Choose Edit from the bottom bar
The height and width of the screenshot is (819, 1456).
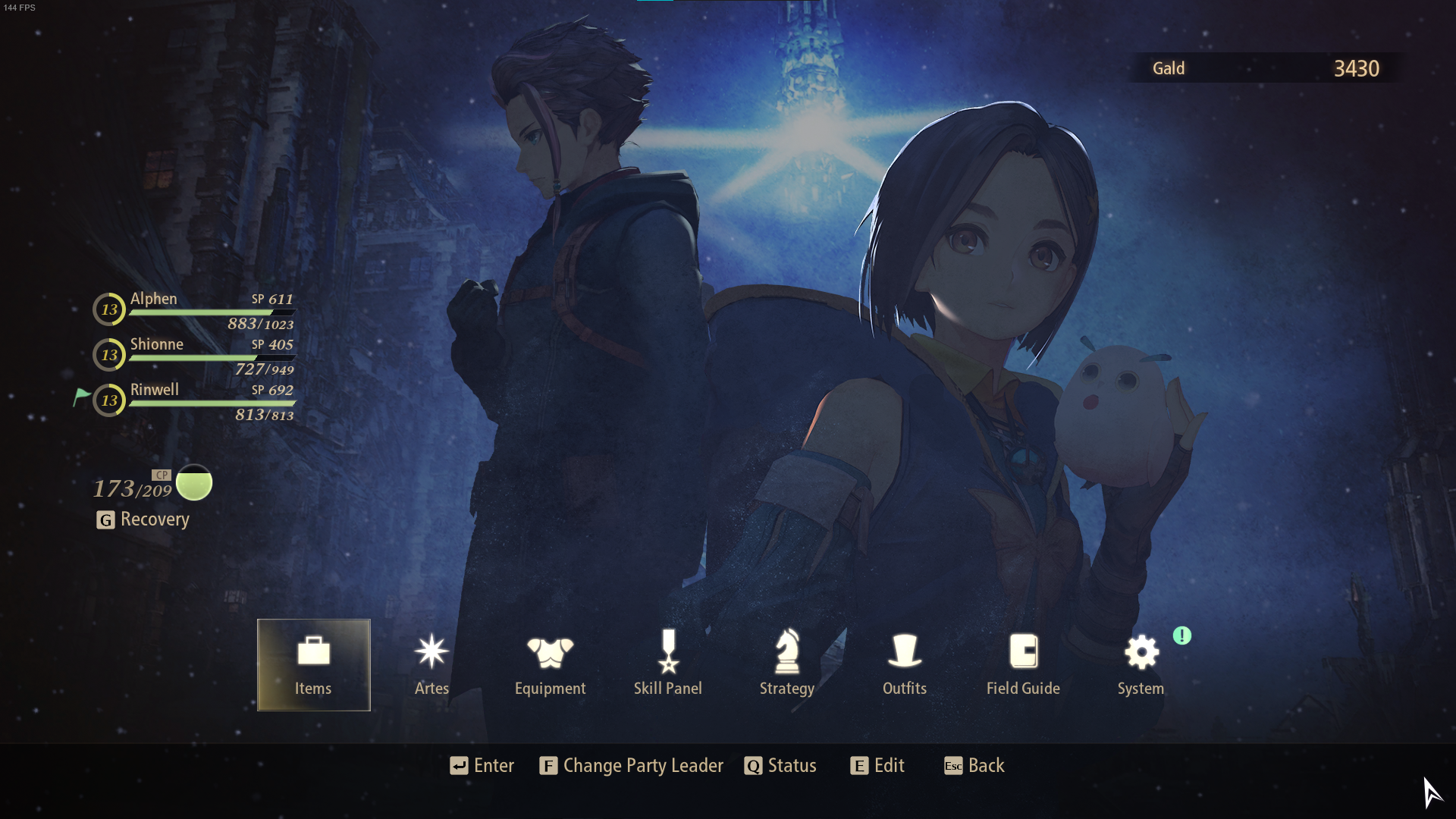(x=877, y=766)
